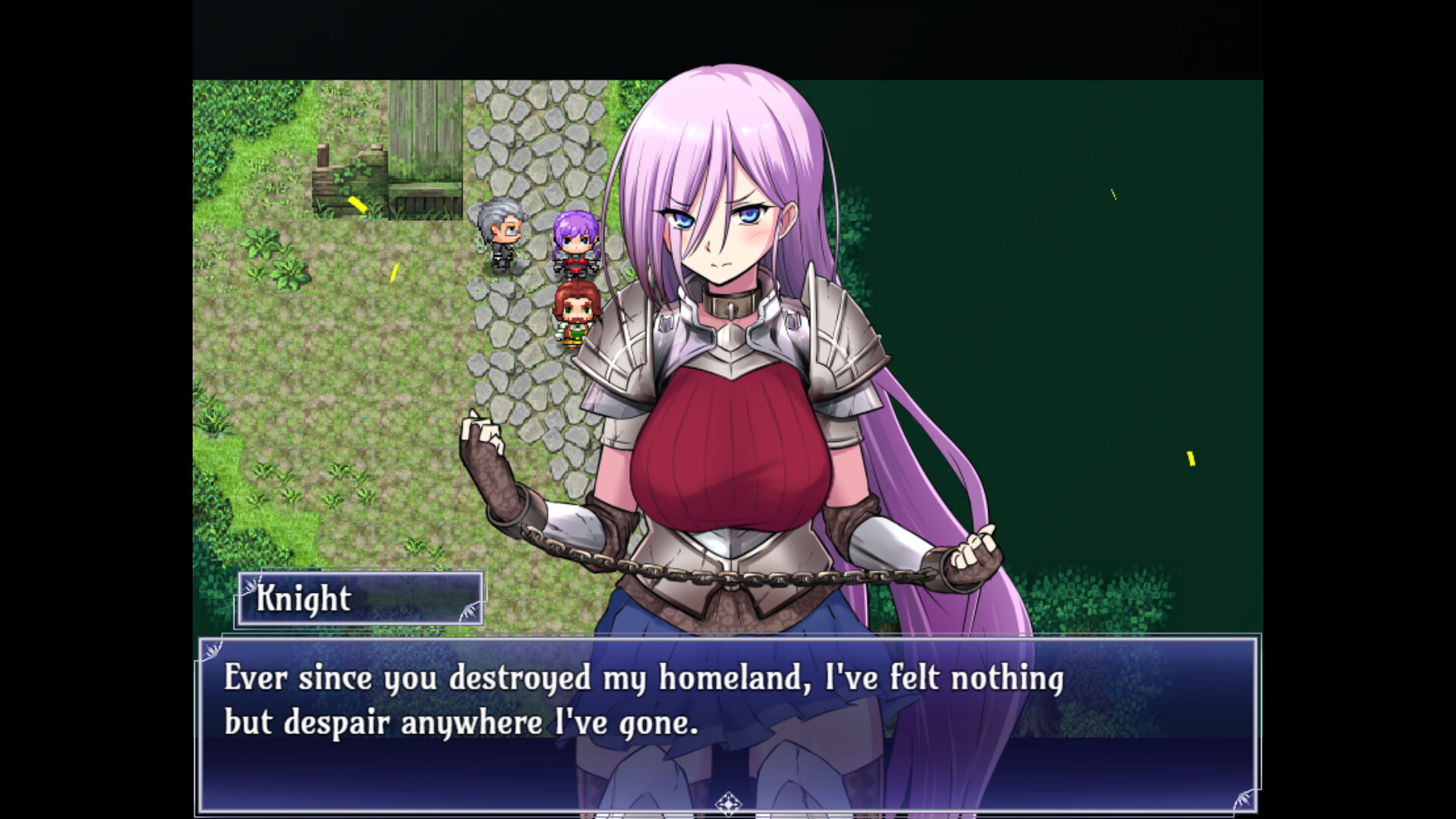1456x819 pixels.
Task: Select the silver-haired elder character sprite
Action: point(503,235)
